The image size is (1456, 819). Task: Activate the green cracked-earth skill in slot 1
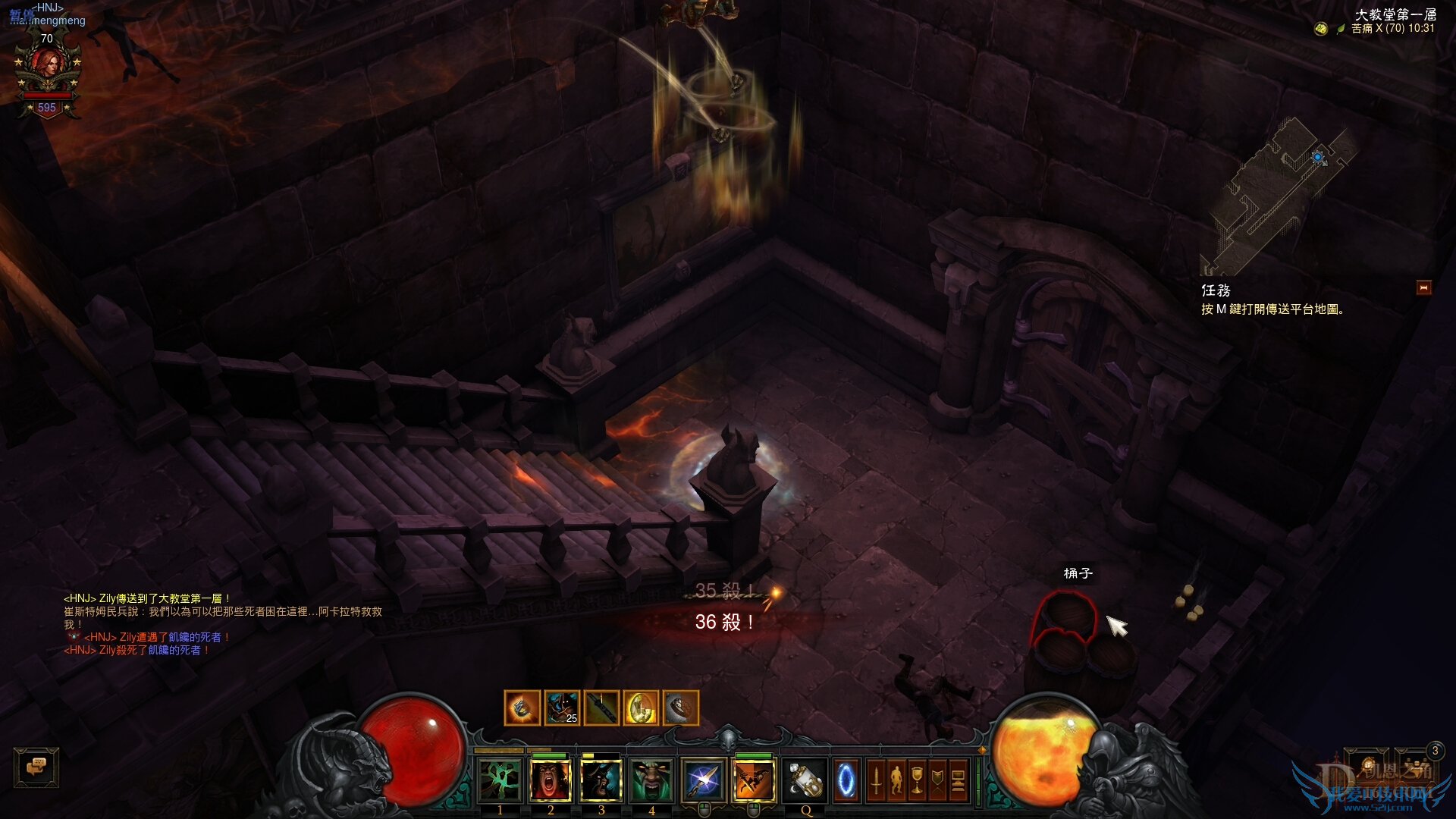pos(500,780)
